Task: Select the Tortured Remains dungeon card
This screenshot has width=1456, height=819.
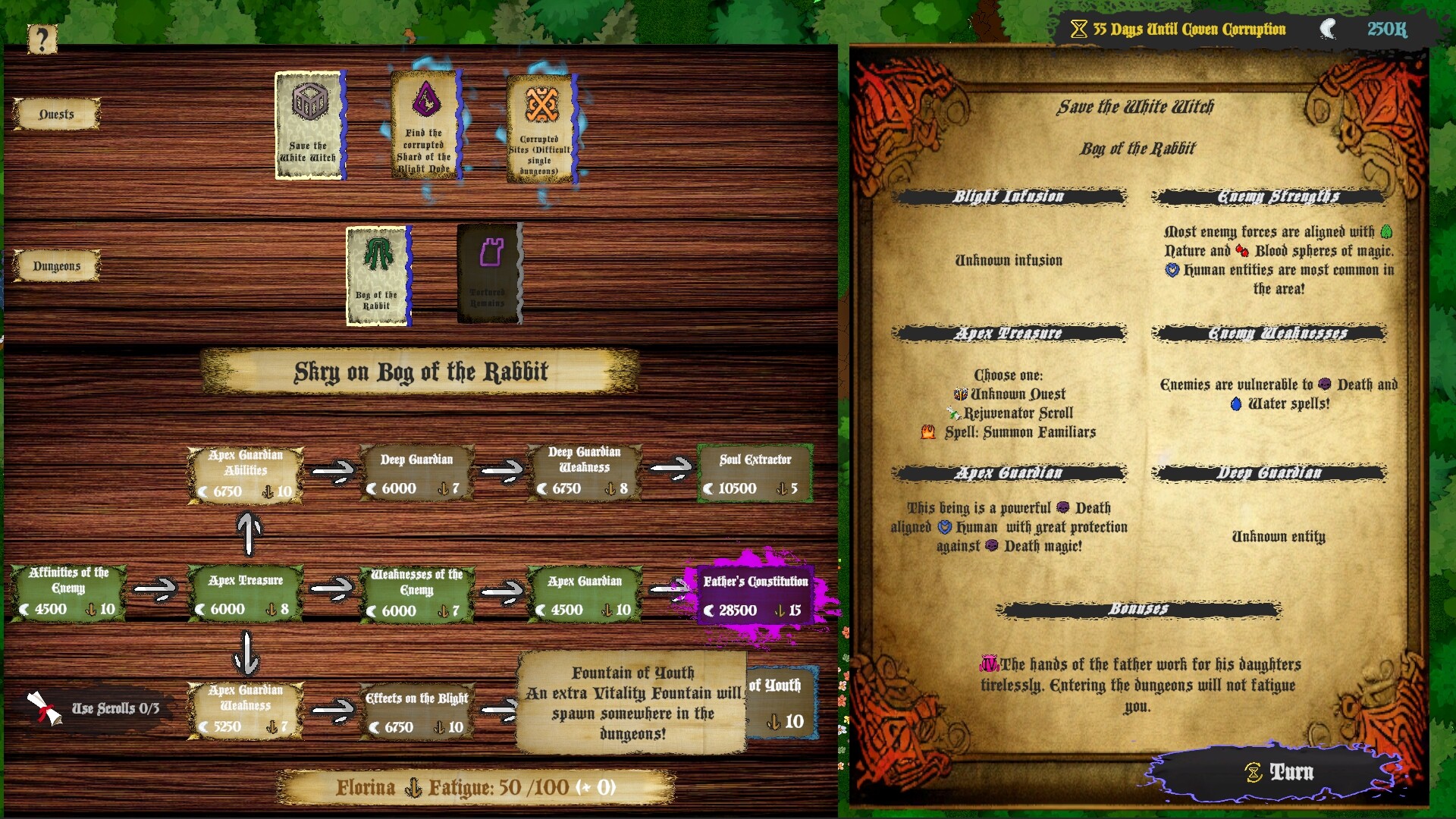Action: (489, 275)
